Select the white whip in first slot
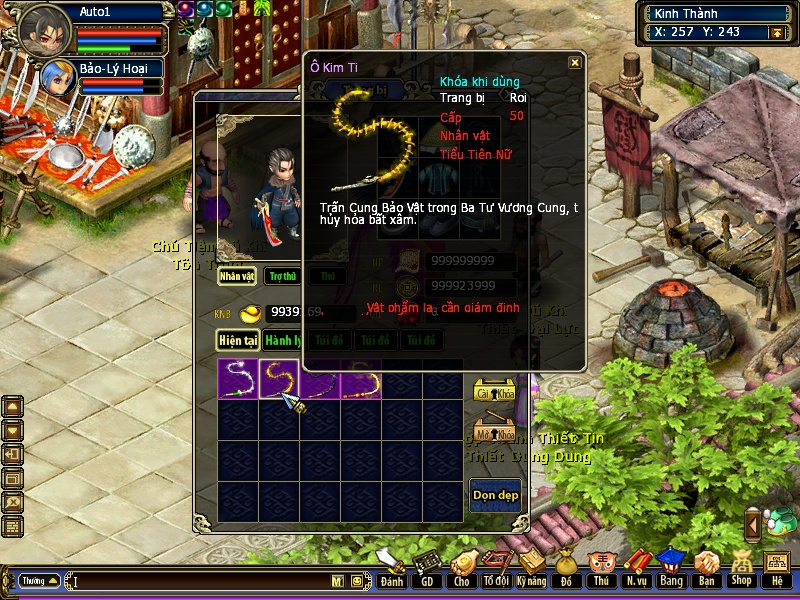 (x=238, y=380)
